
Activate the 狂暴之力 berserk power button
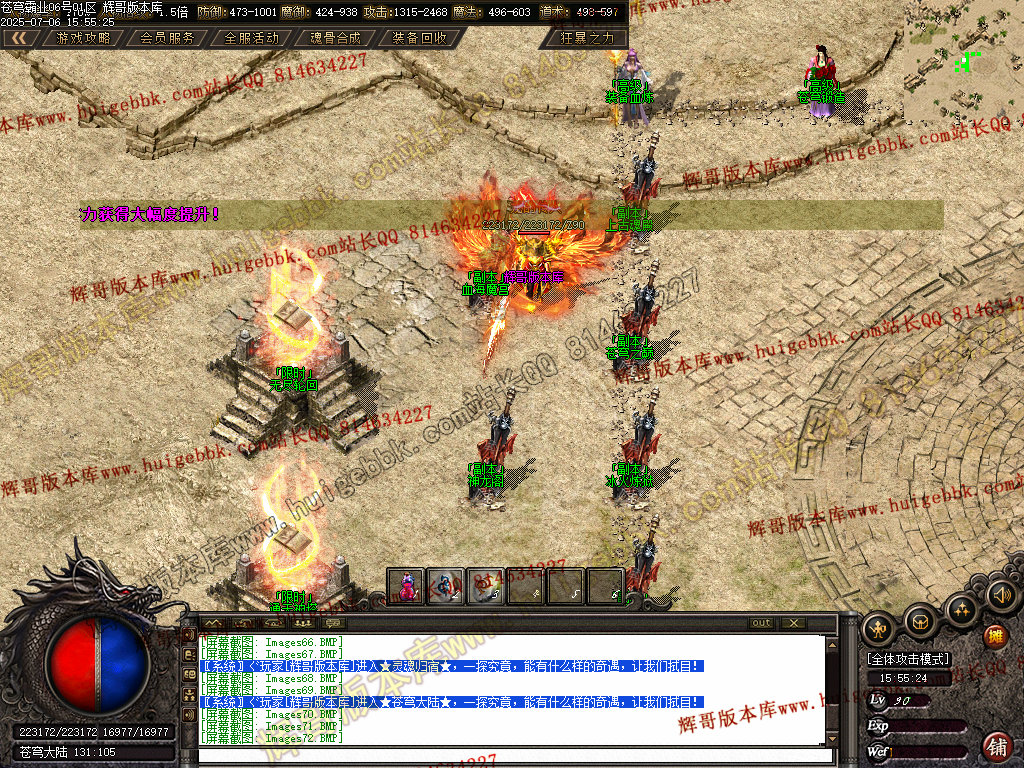587,38
